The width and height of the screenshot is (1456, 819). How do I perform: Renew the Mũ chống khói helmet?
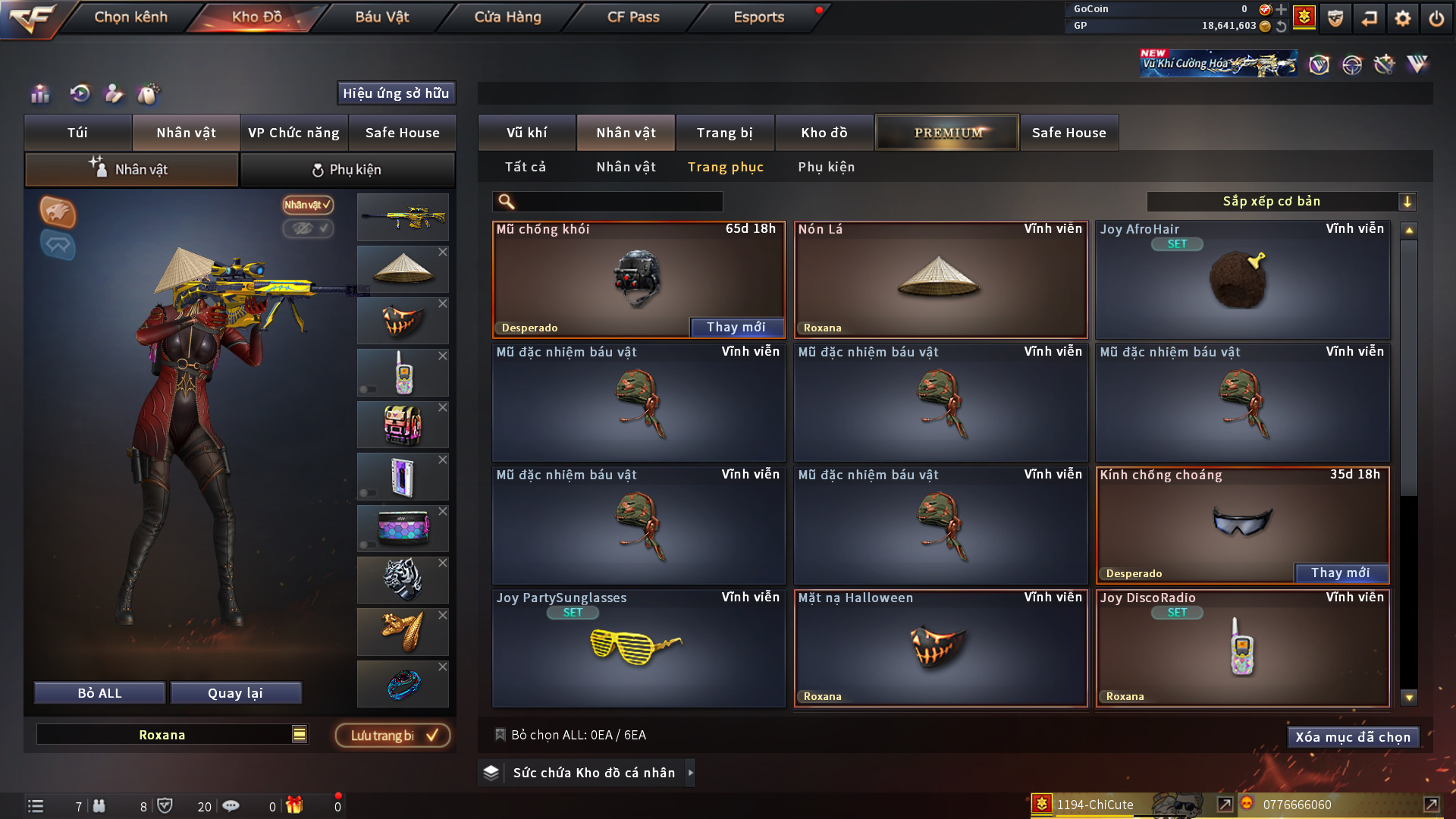tap(736, 327)
